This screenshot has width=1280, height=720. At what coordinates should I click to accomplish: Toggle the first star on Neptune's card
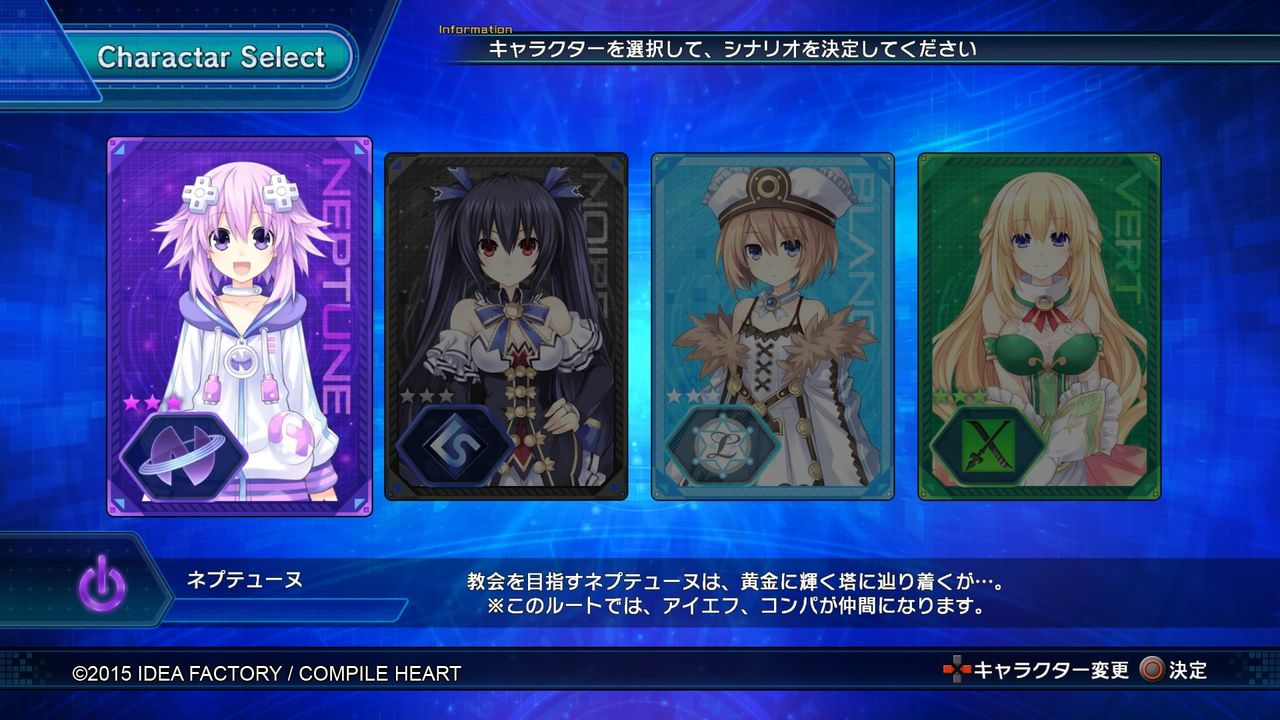click(x=132, y=402)
